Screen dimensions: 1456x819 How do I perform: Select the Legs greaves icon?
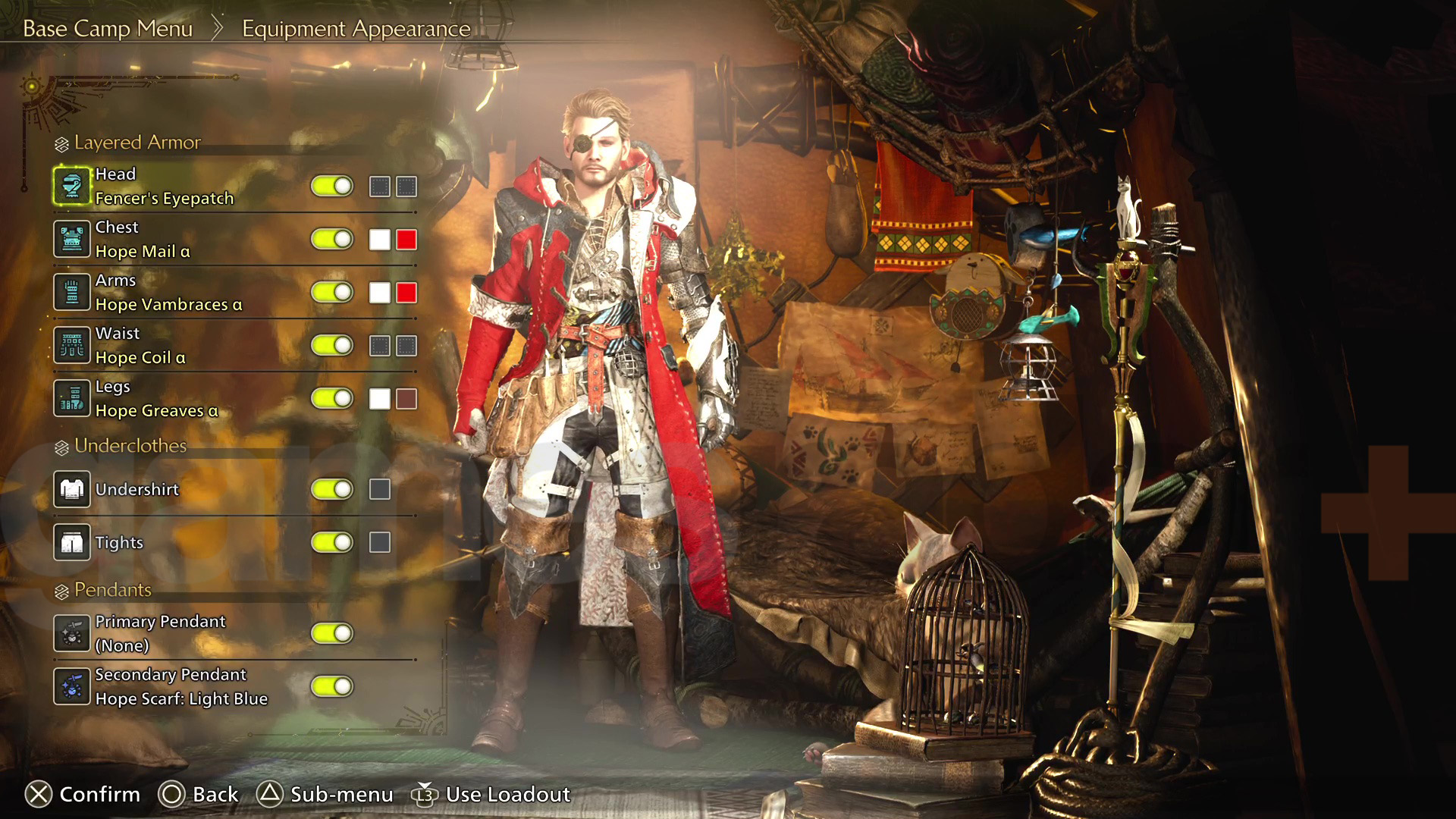pyautogui.click(x=72, y=397)
